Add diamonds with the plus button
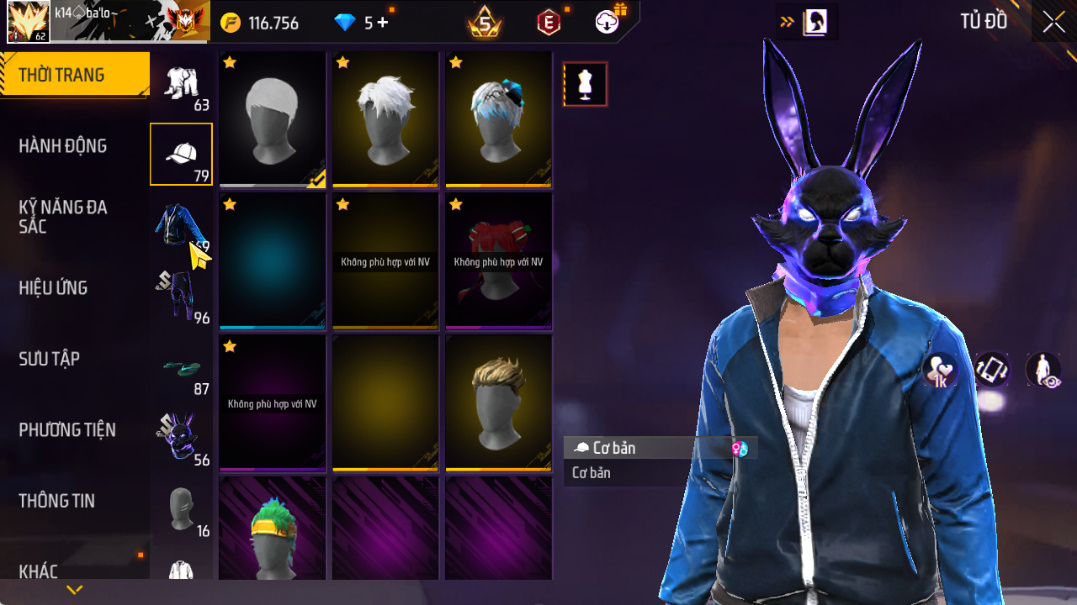This screenshot has height=605, width=1077. tap(383, 22)
